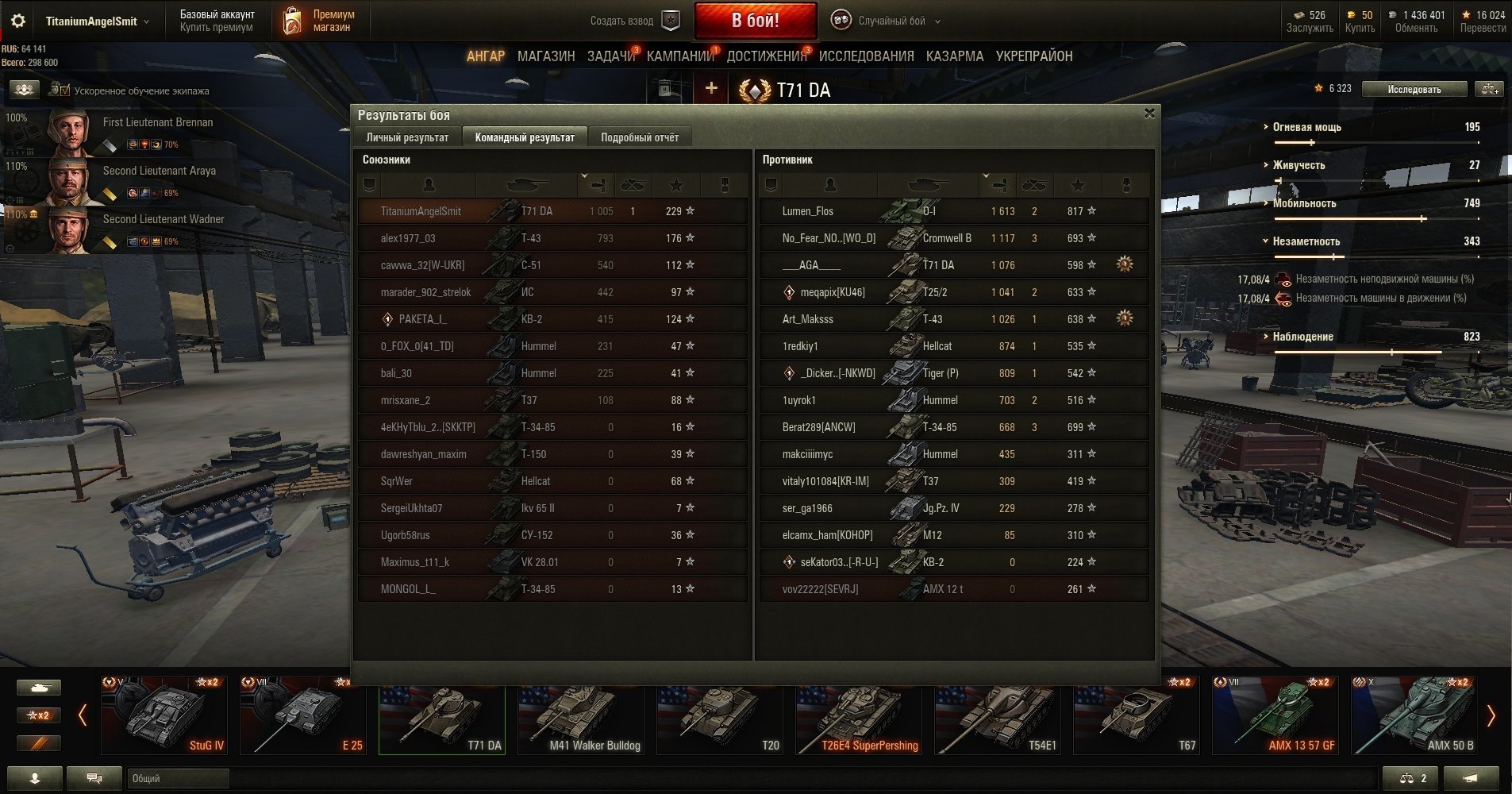Close the battle results window
The image size is (1512, 794).
click(x=1148, y=114)
